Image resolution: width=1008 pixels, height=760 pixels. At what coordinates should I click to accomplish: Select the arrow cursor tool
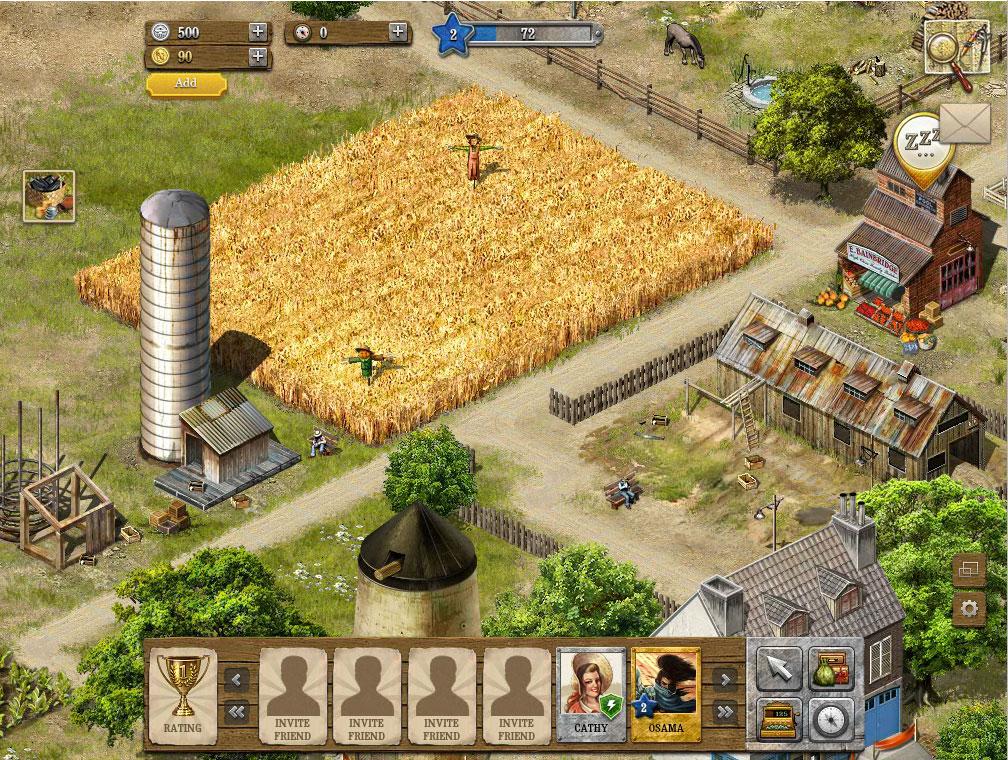[778, 669]
